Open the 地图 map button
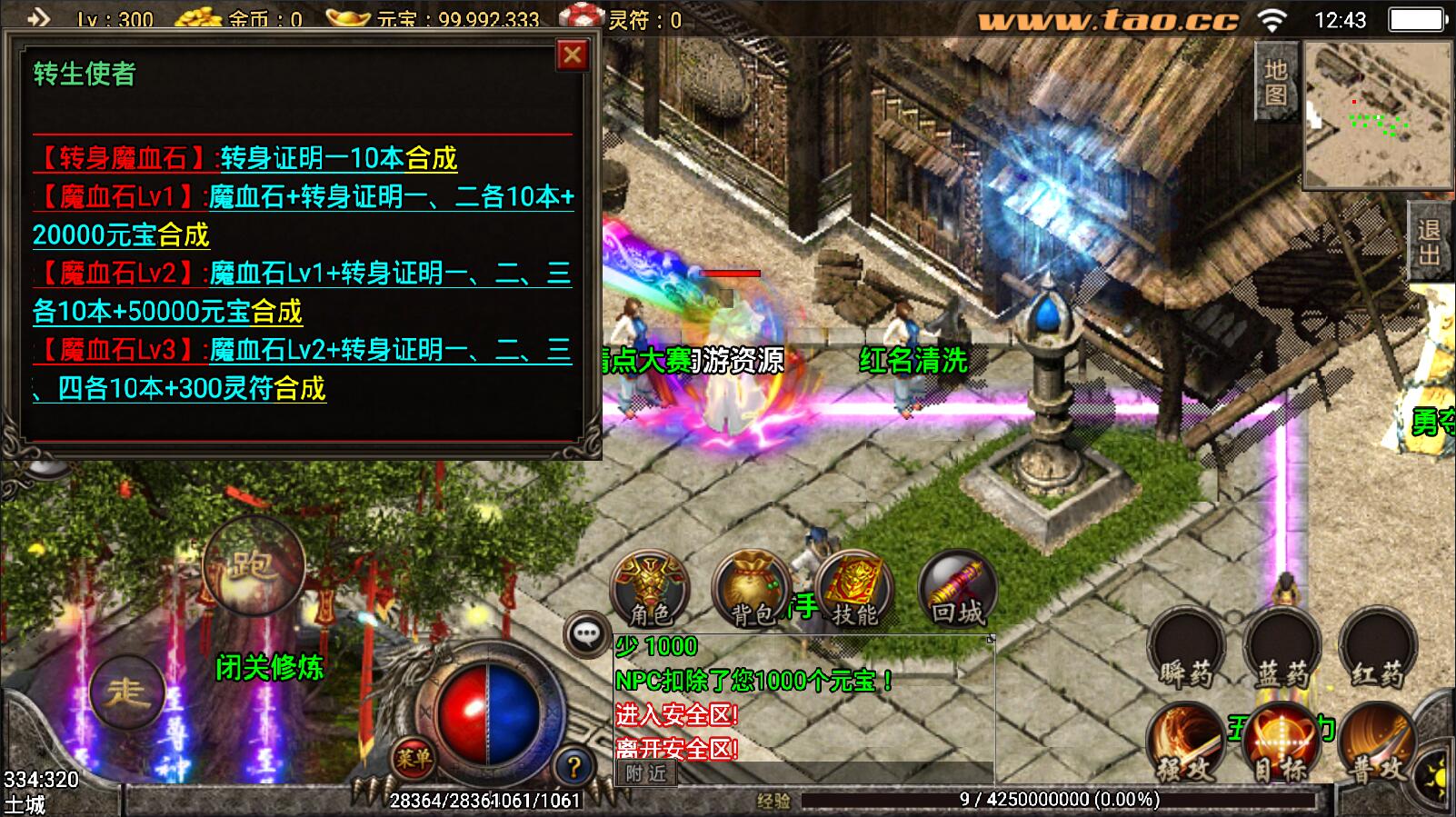 [x=1276, y=84]
